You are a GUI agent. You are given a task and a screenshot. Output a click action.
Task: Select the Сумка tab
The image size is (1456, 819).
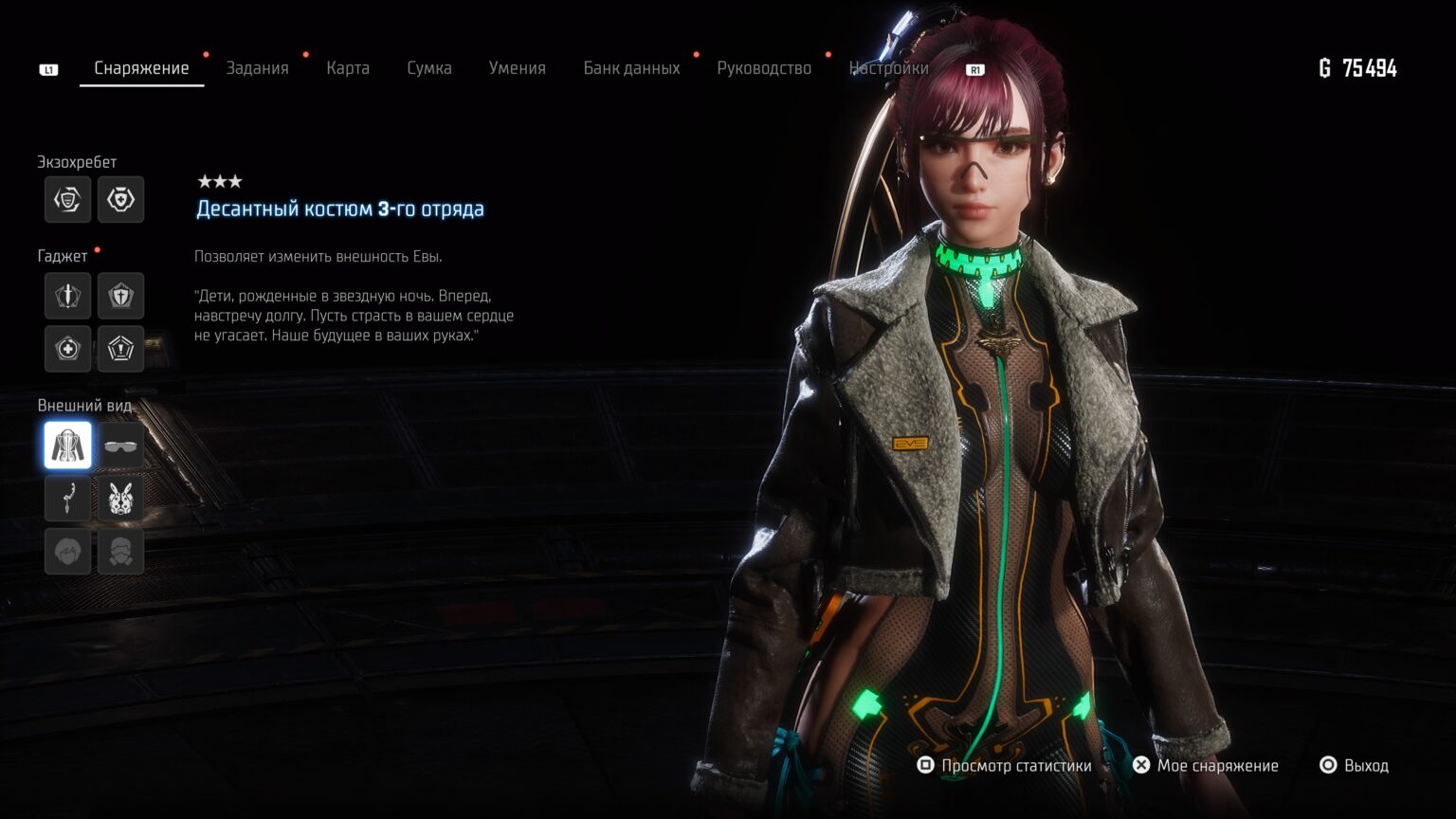pos(429,68)
